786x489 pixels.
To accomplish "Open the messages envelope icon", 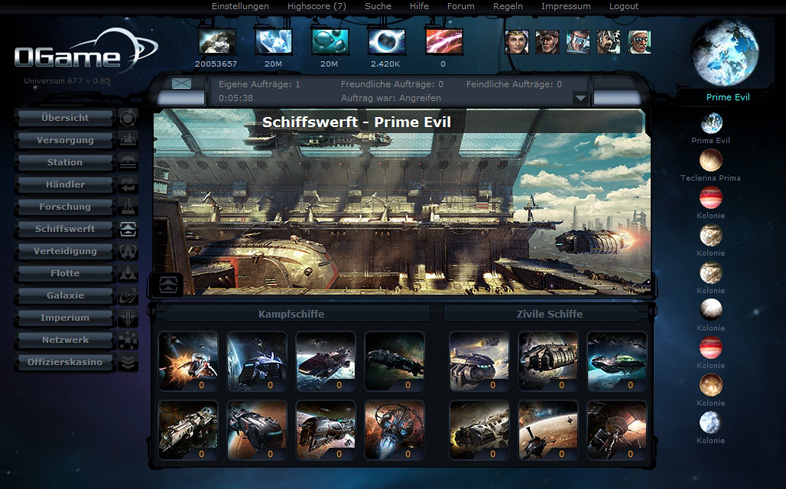I will click(181, 84).
